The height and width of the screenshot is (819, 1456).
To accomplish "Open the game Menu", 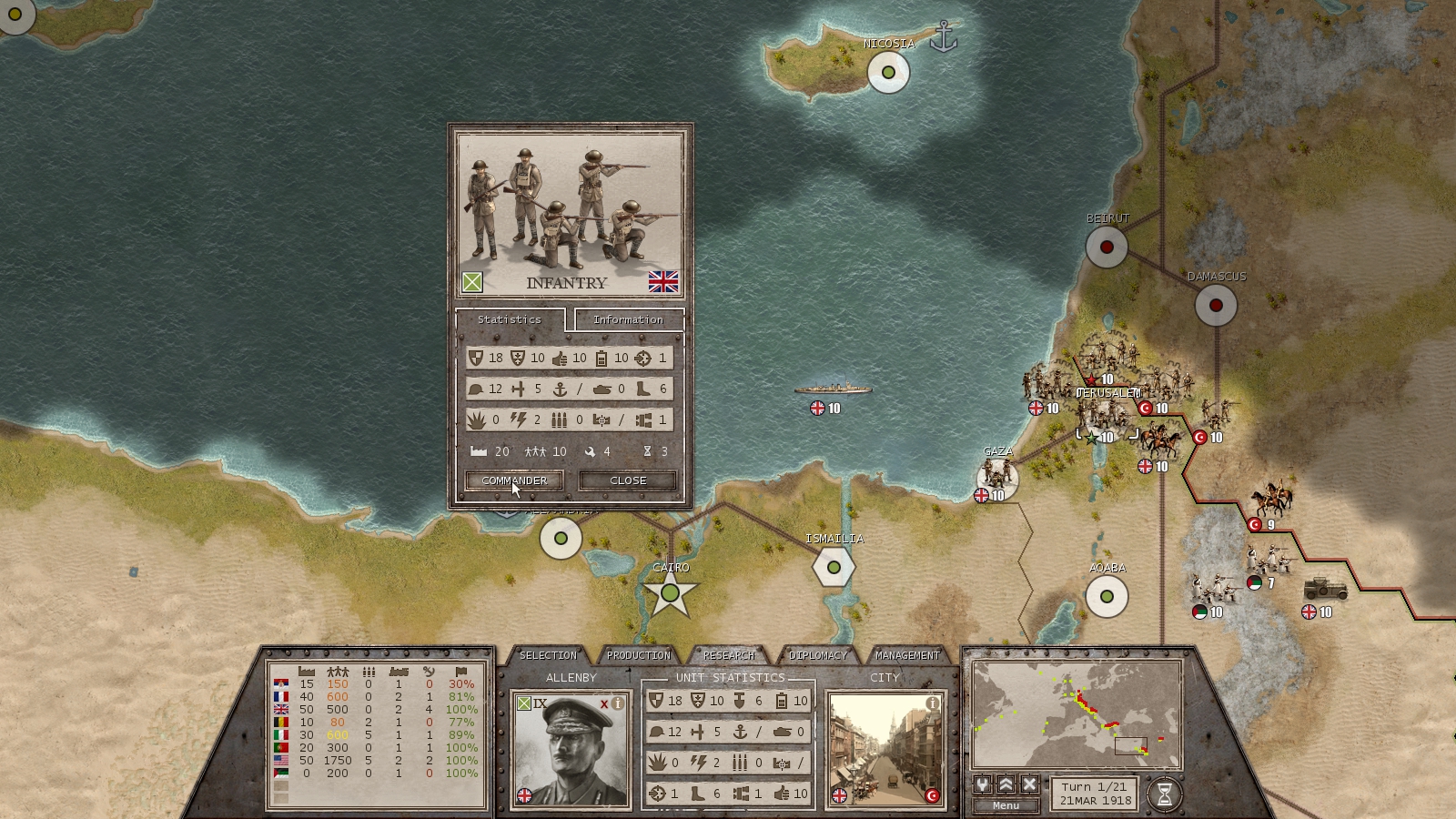I will [1006, 804].
